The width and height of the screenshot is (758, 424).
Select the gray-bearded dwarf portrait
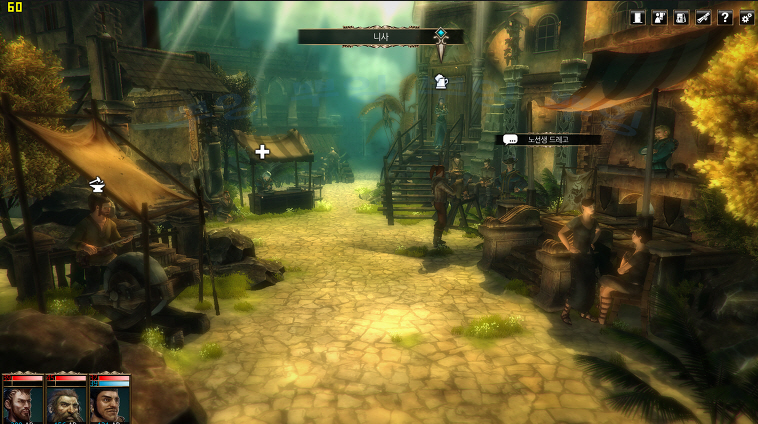point(66,401)
